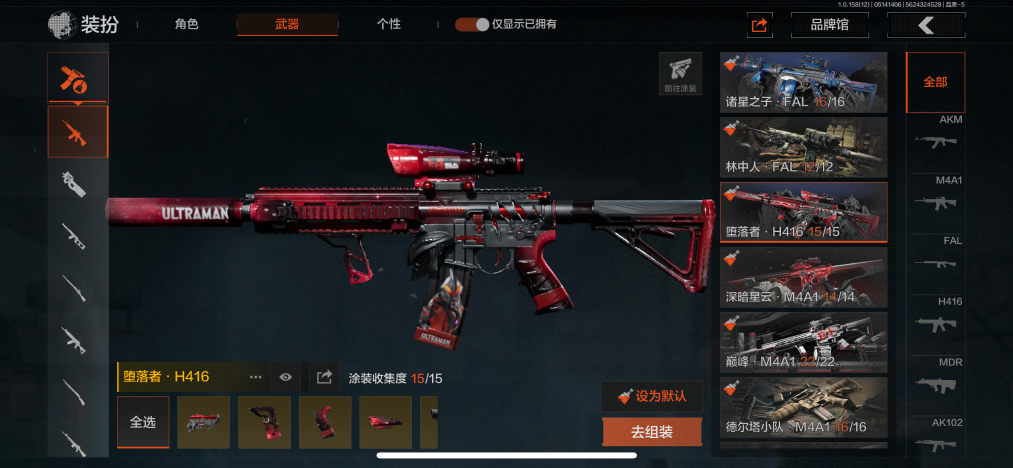Set skin as default with 设为默认

[x=652, y=396]
